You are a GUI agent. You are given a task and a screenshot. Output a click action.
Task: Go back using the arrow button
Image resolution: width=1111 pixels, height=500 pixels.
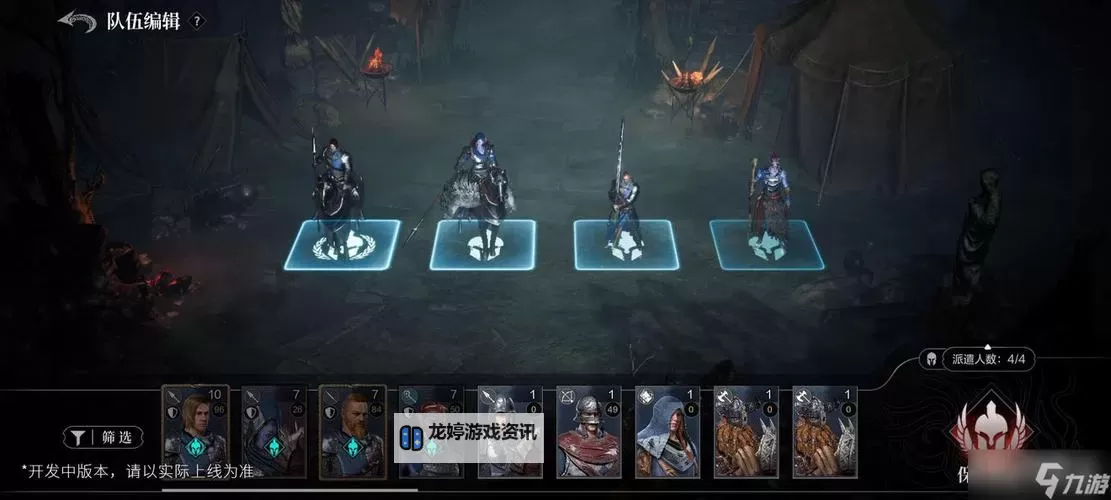[76, 20]
